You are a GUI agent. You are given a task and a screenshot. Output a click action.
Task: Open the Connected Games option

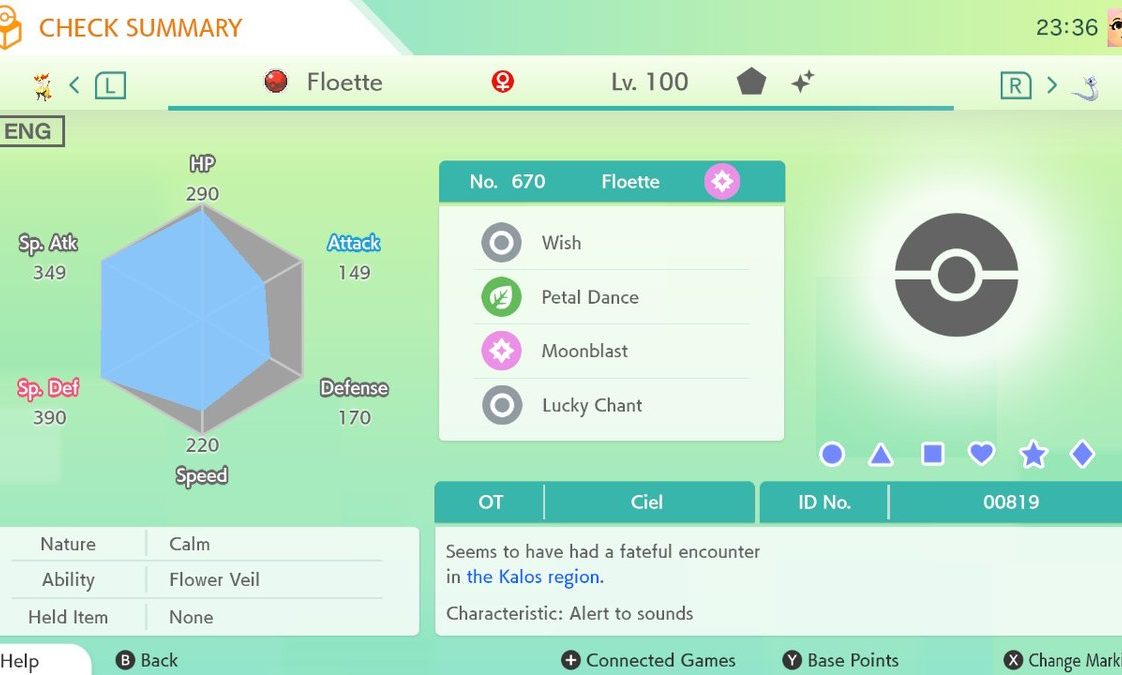click(649, 660)
